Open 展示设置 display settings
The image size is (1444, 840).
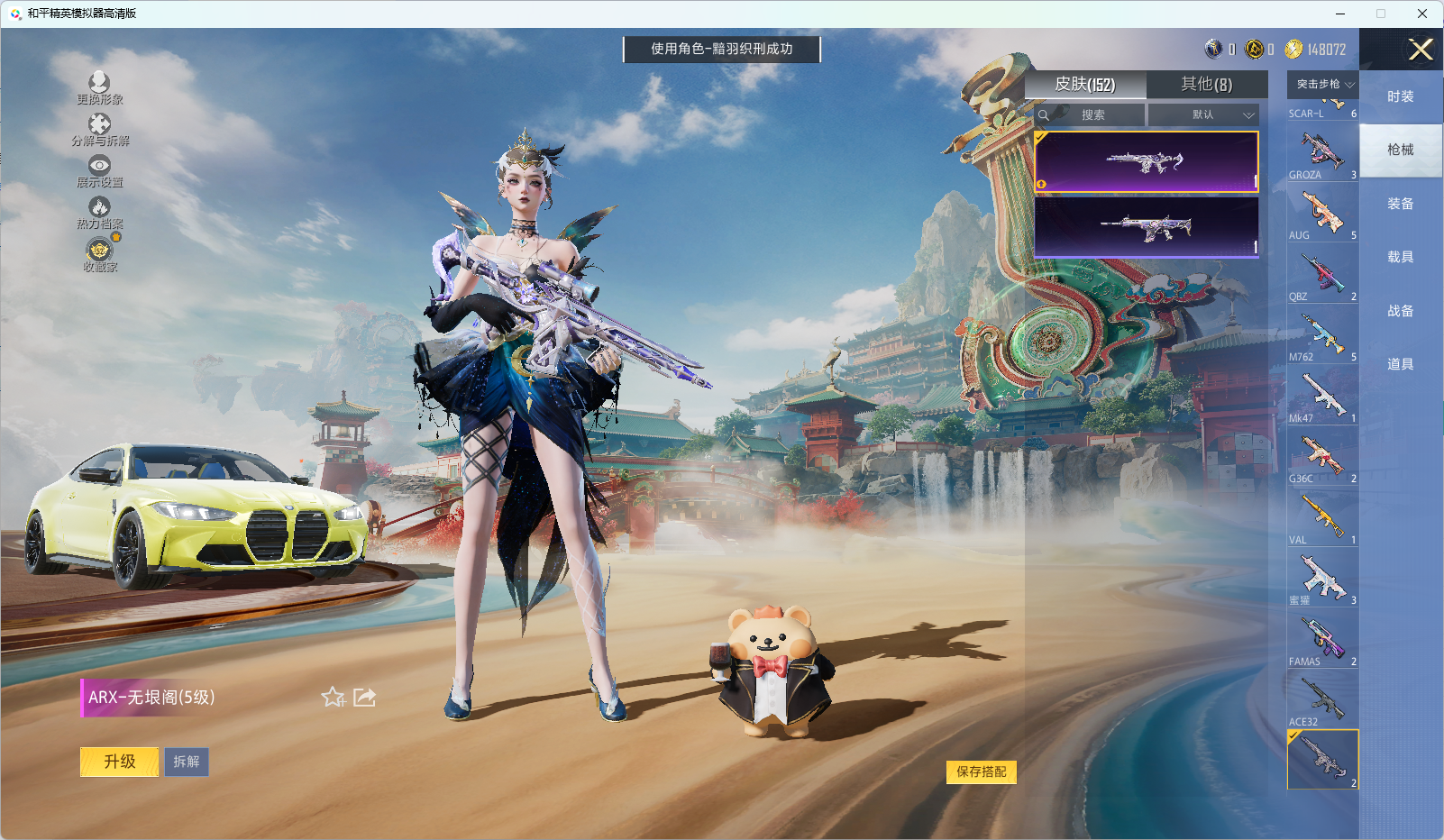(99, 171)
